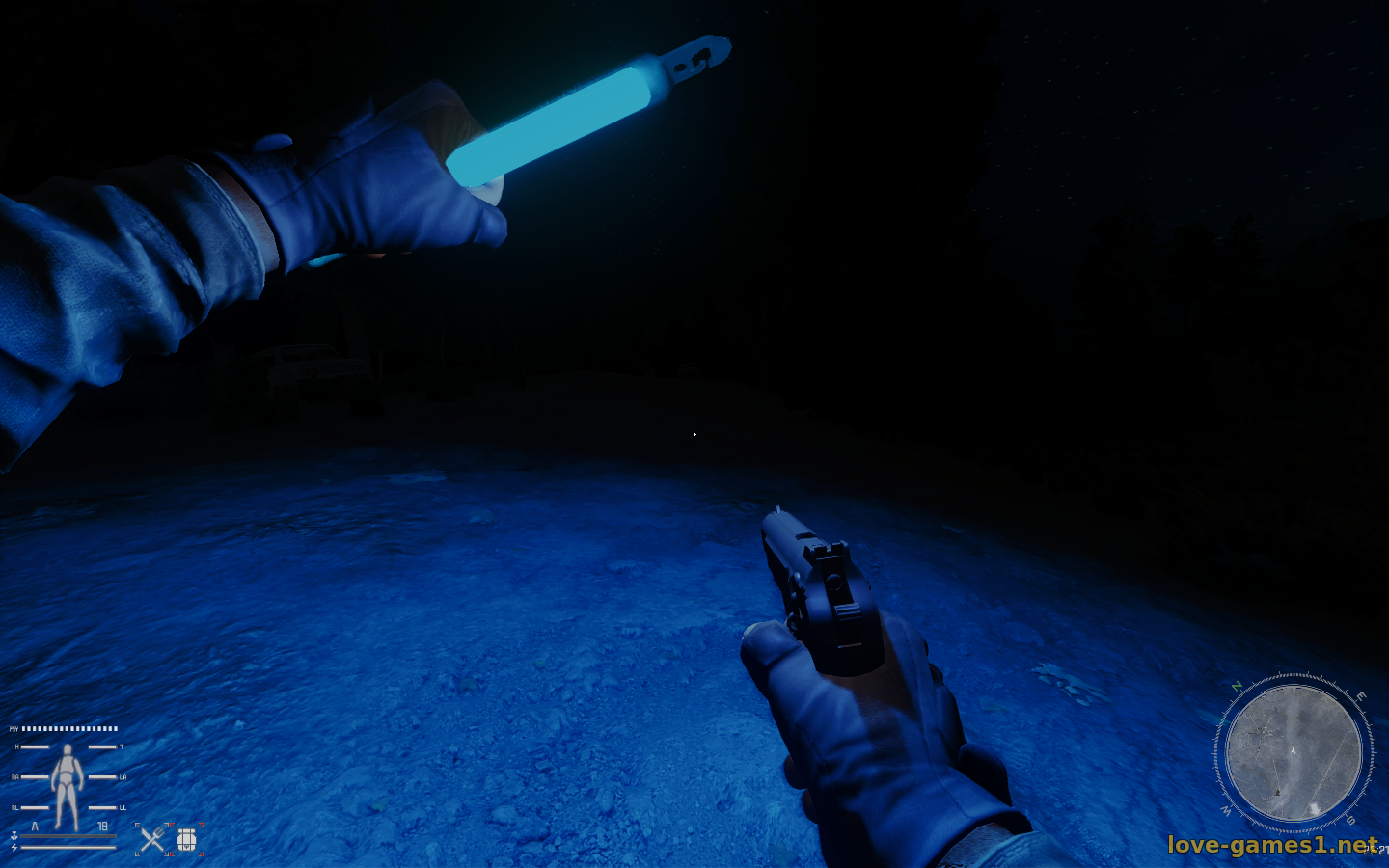
Task: Click the fork and knife hunger icon
Action: click(x=151, y=840)
